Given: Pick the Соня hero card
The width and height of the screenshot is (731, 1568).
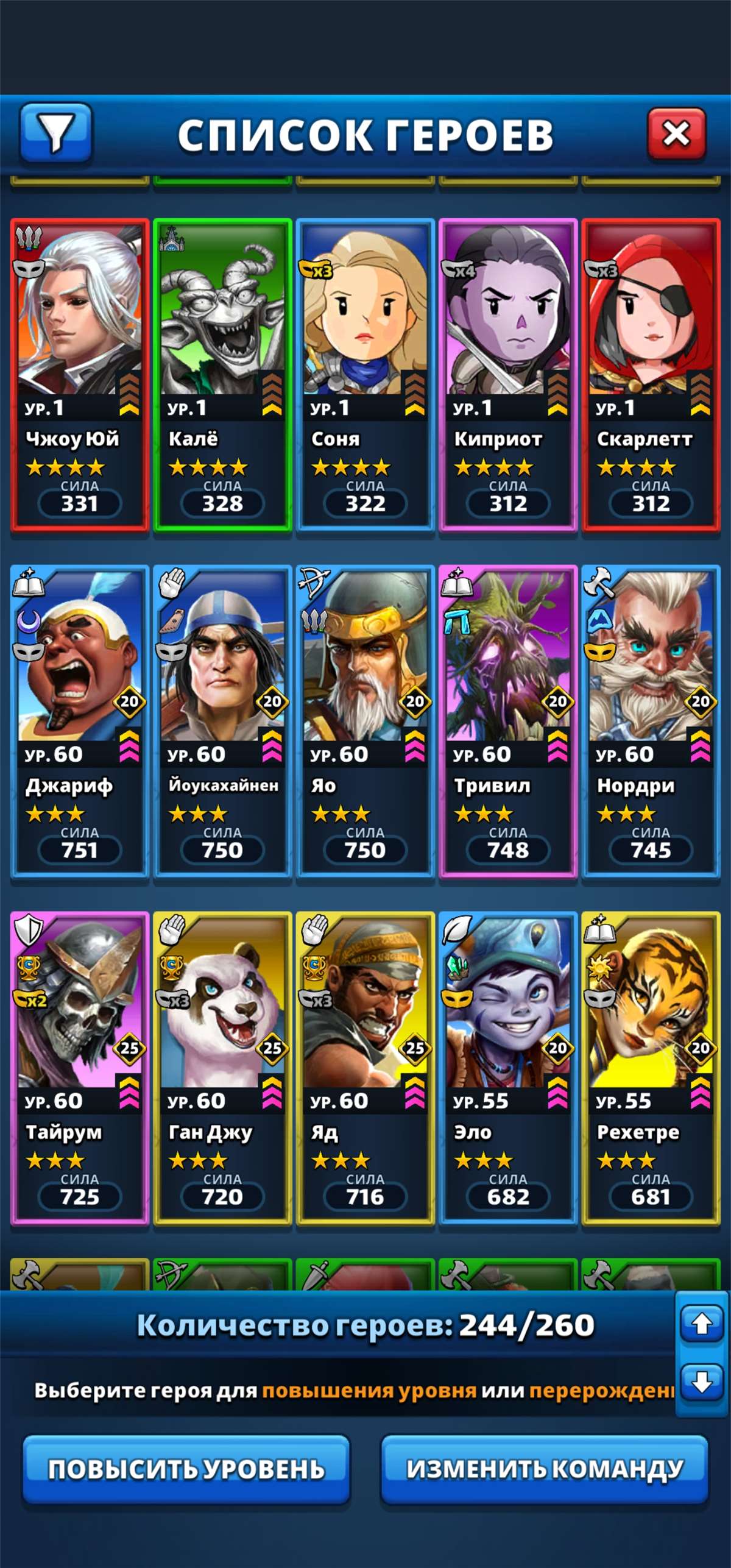Looking at the screenshot, I should point(365,374).
